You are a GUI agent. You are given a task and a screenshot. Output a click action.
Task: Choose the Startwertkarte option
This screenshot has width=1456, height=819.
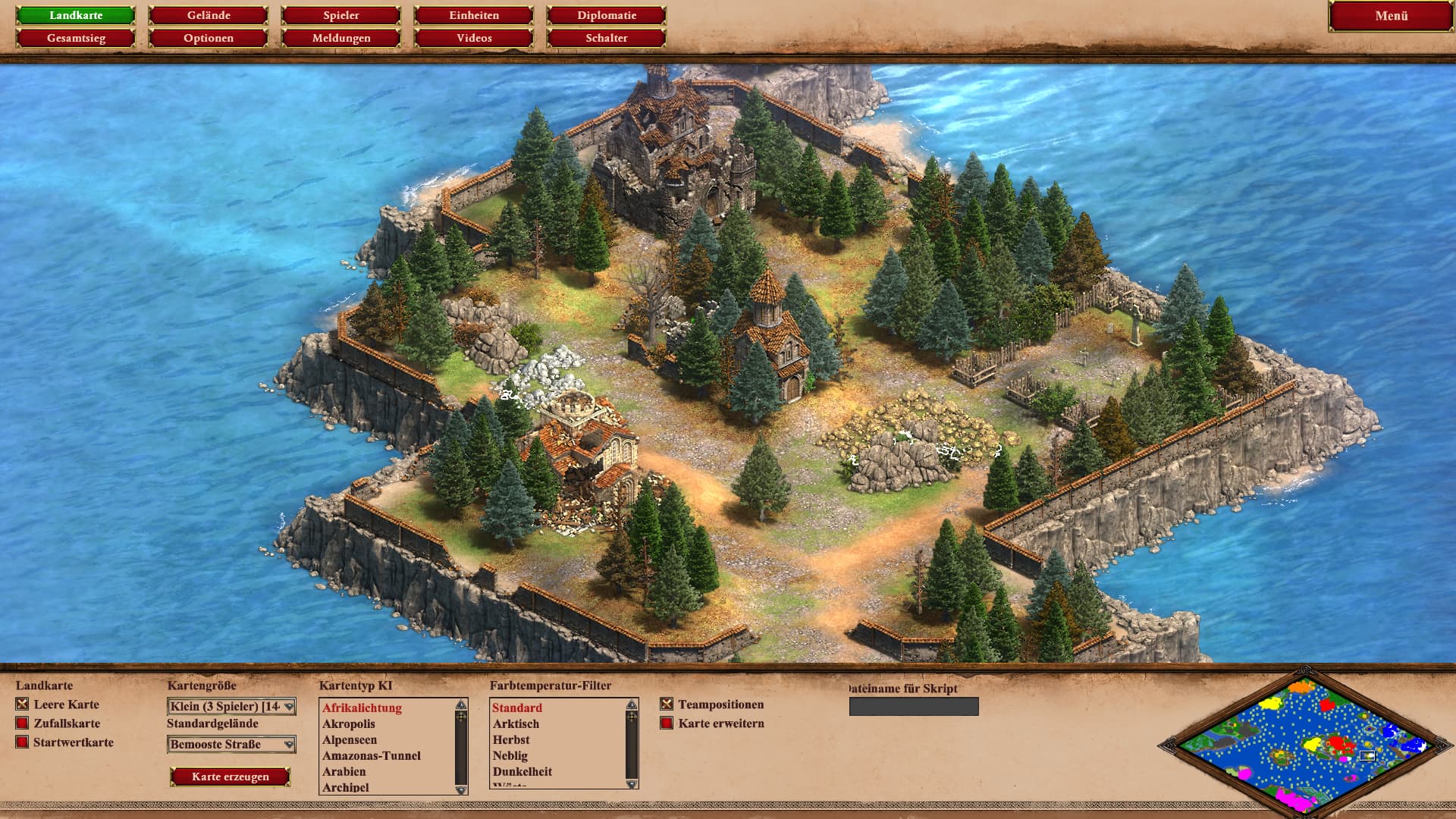(x=23, y=742)
